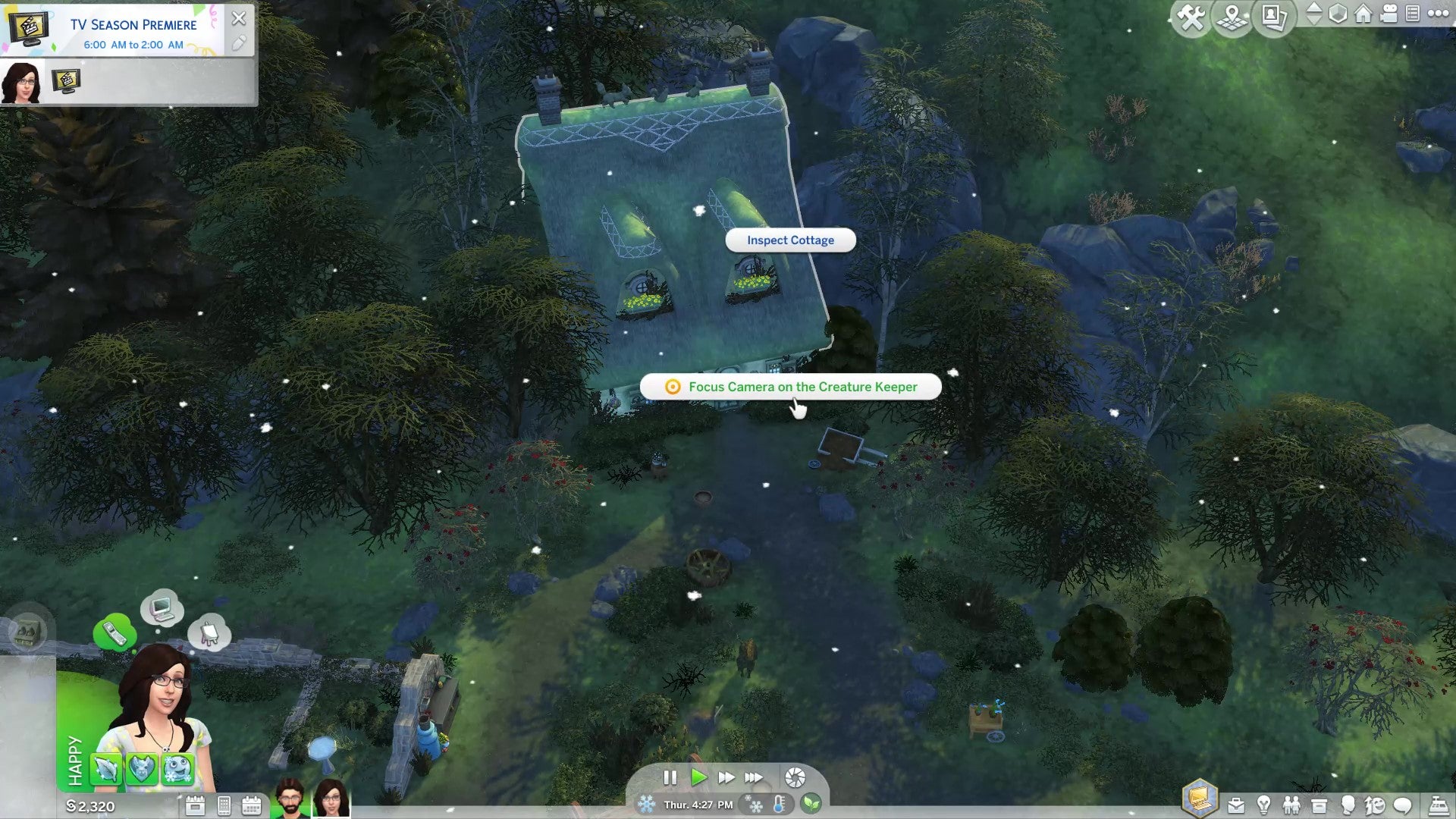Image resolution: width=1456 pixels, height=819 pixels.
Task: Open the Relationships panel icon
Action: (x=1291, y=805)
